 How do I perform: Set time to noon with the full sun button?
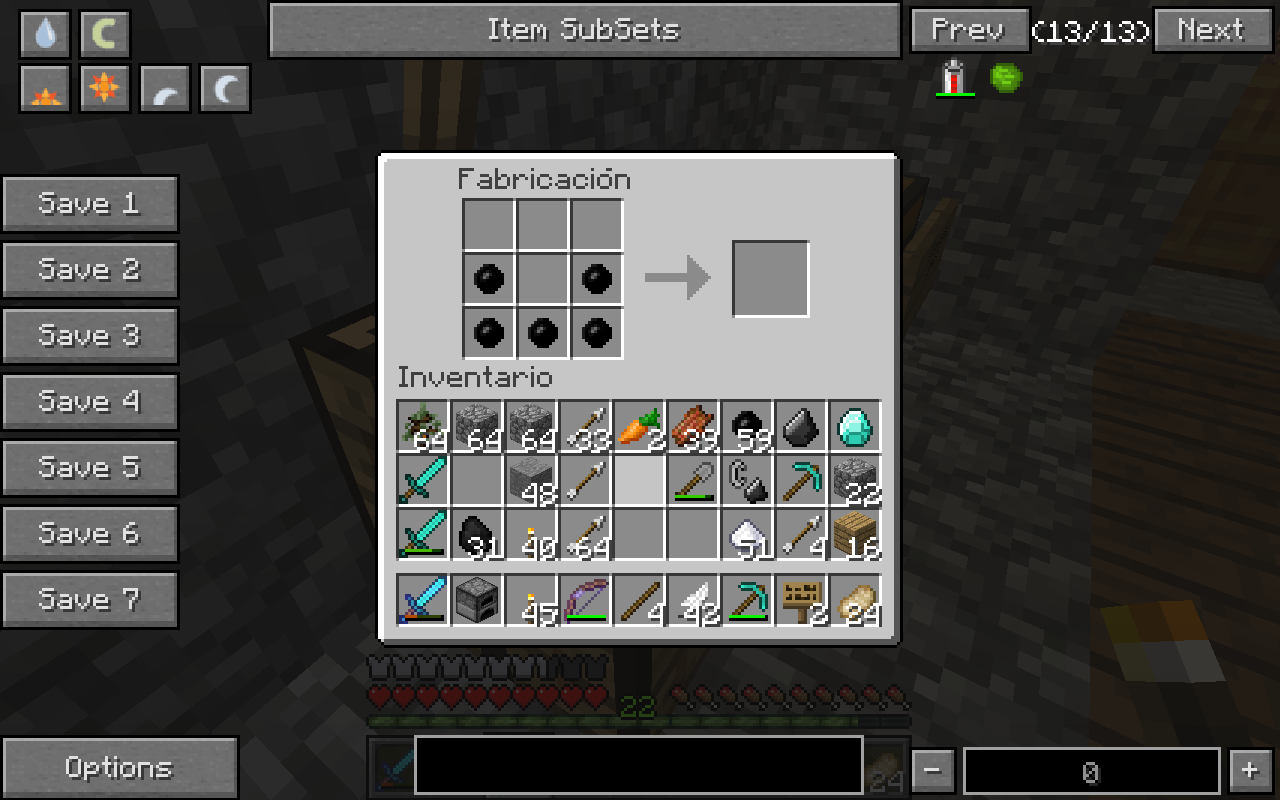pos(104,90)
